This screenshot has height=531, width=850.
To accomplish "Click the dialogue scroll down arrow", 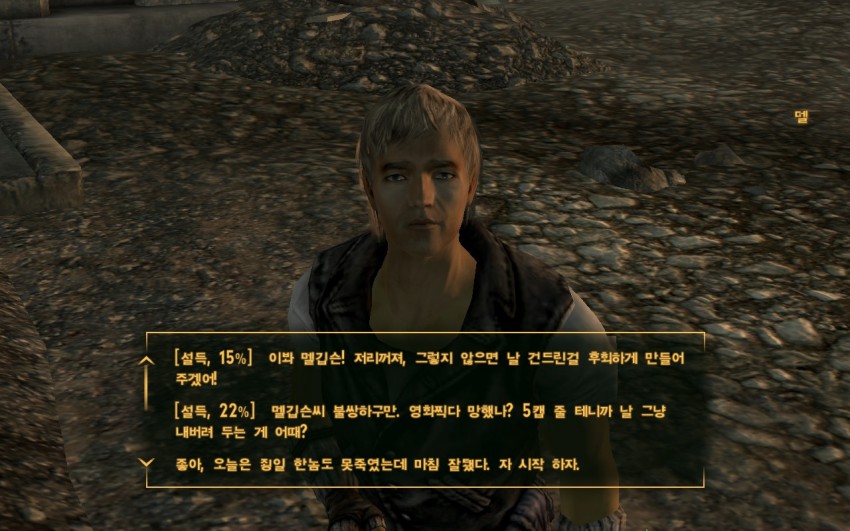I will pyautogui.click(x=147, y=462).
